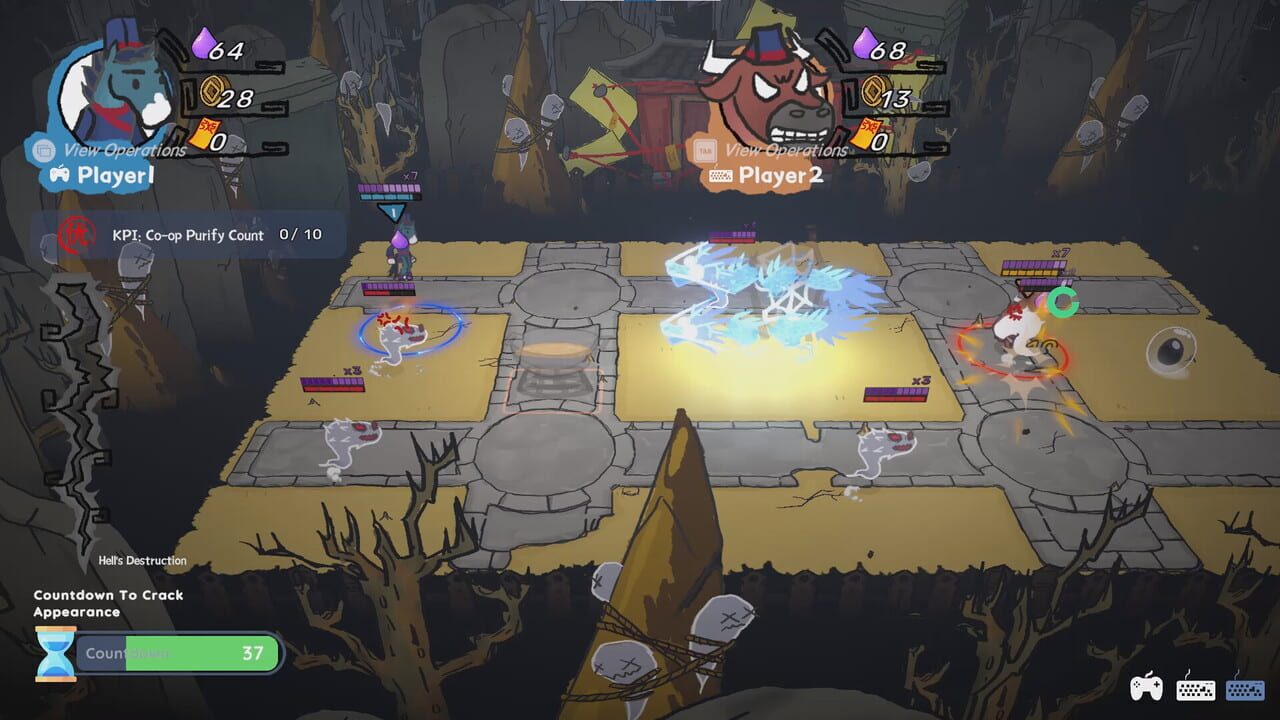Select the Player2 name label

(x=781, y=174)
